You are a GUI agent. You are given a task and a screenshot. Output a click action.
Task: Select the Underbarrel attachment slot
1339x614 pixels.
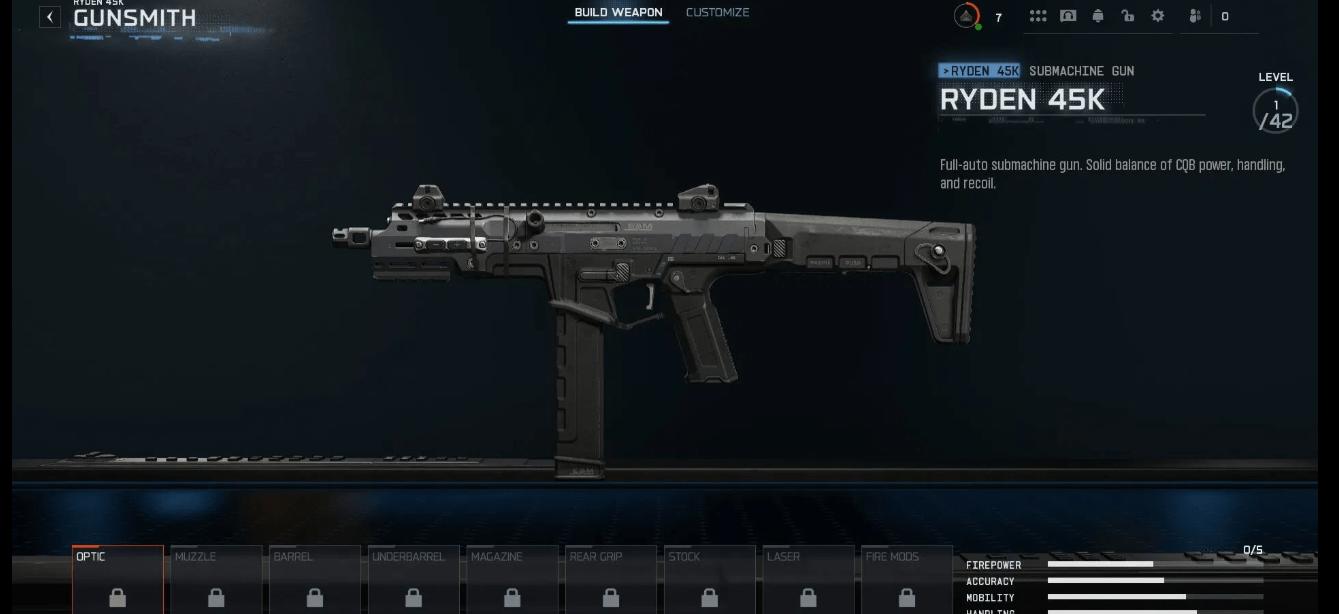click(x=413, y=580)
